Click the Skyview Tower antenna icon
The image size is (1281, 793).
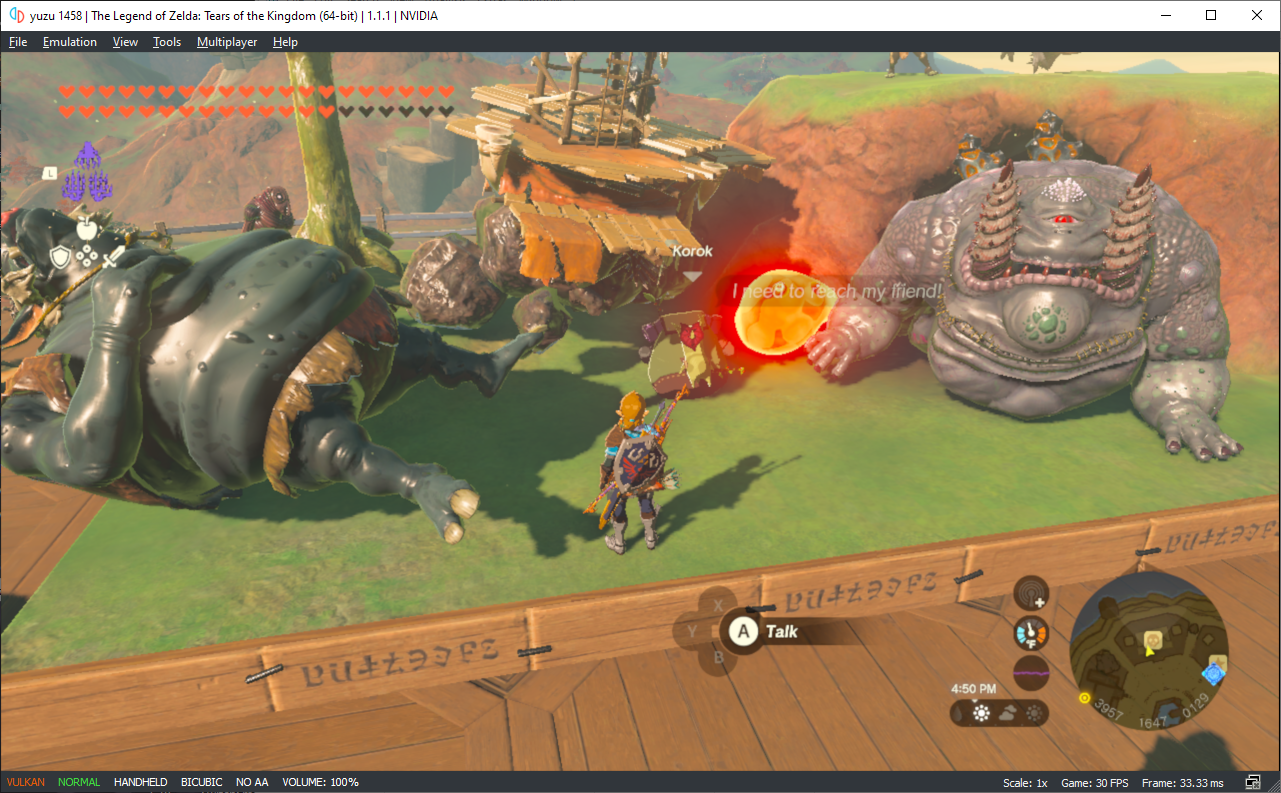coord(1031,592)
